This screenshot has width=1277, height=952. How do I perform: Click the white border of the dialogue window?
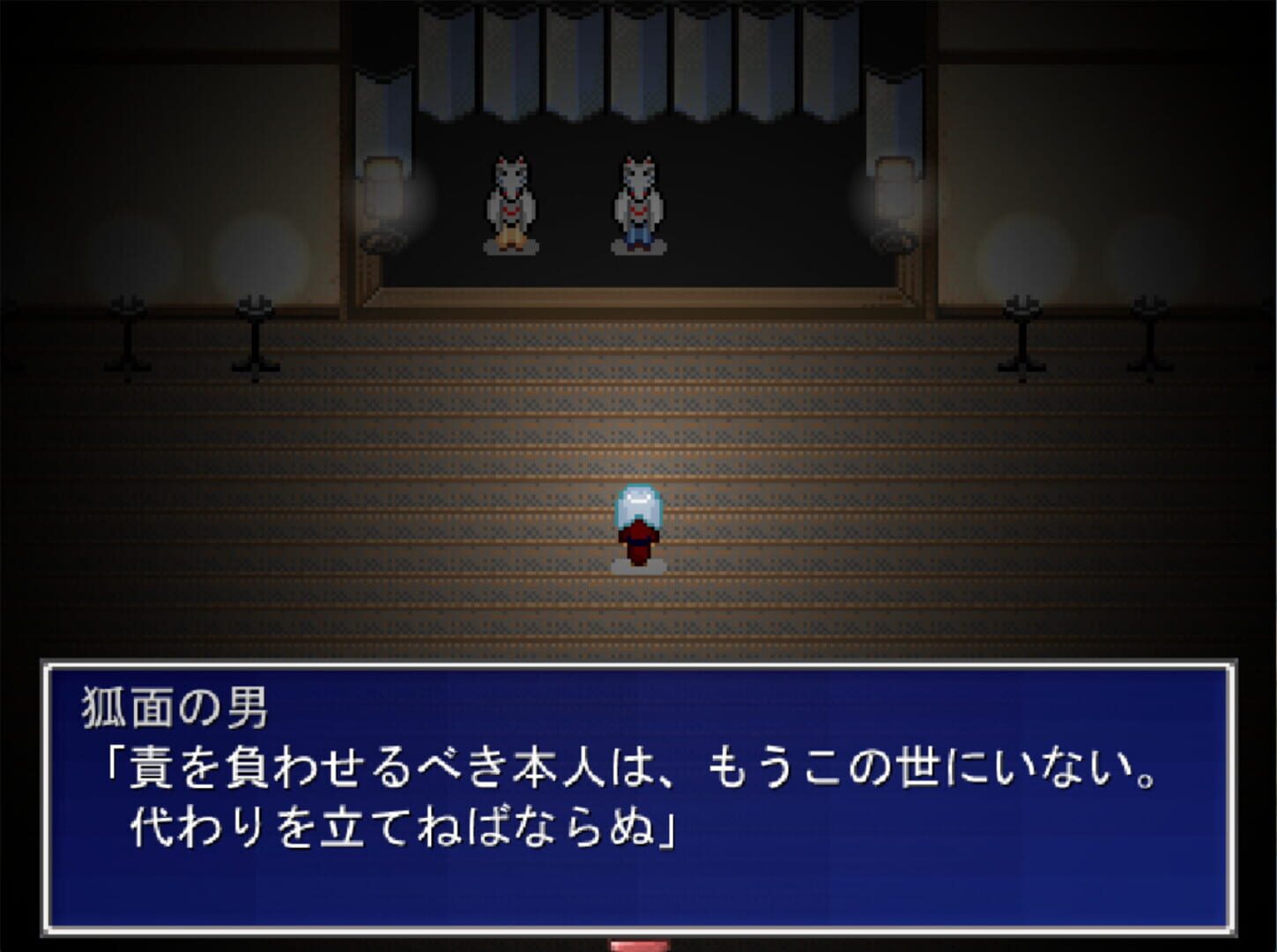638,664
